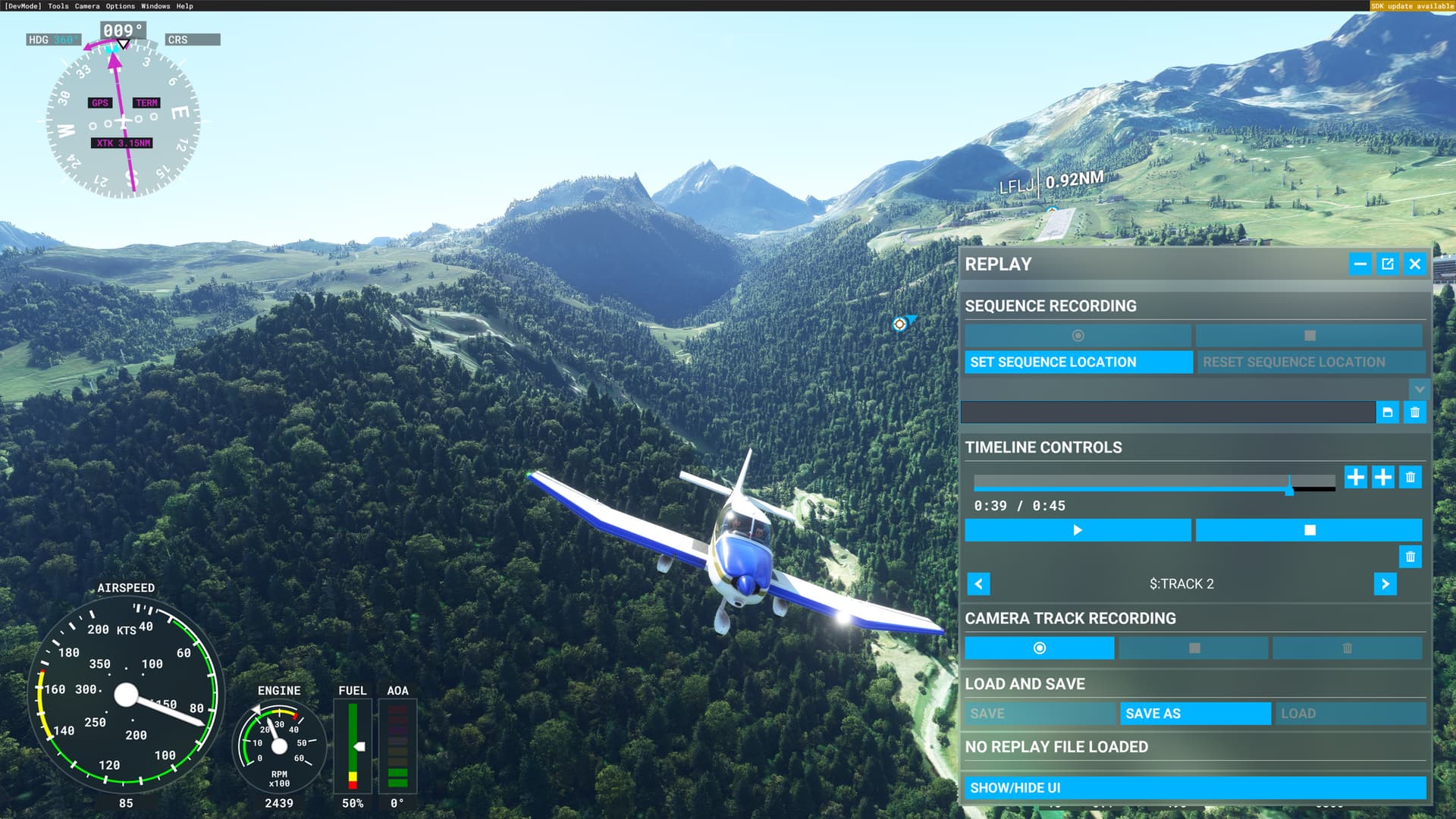Delete the timeline marker with trash icon
The height and width of the screenshot is (819, 1456).
click(x=1410, y=477)
